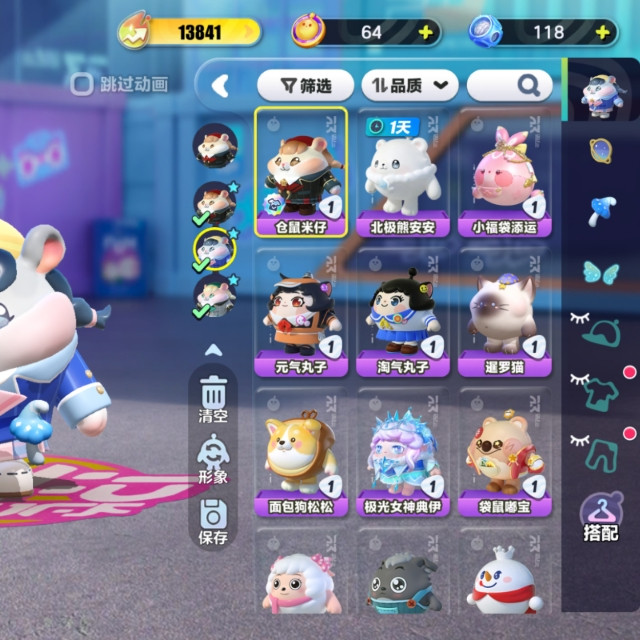
Task: Toggle the 跳过动画 skip animation checkbox
Action: click(x=83, y=85)
